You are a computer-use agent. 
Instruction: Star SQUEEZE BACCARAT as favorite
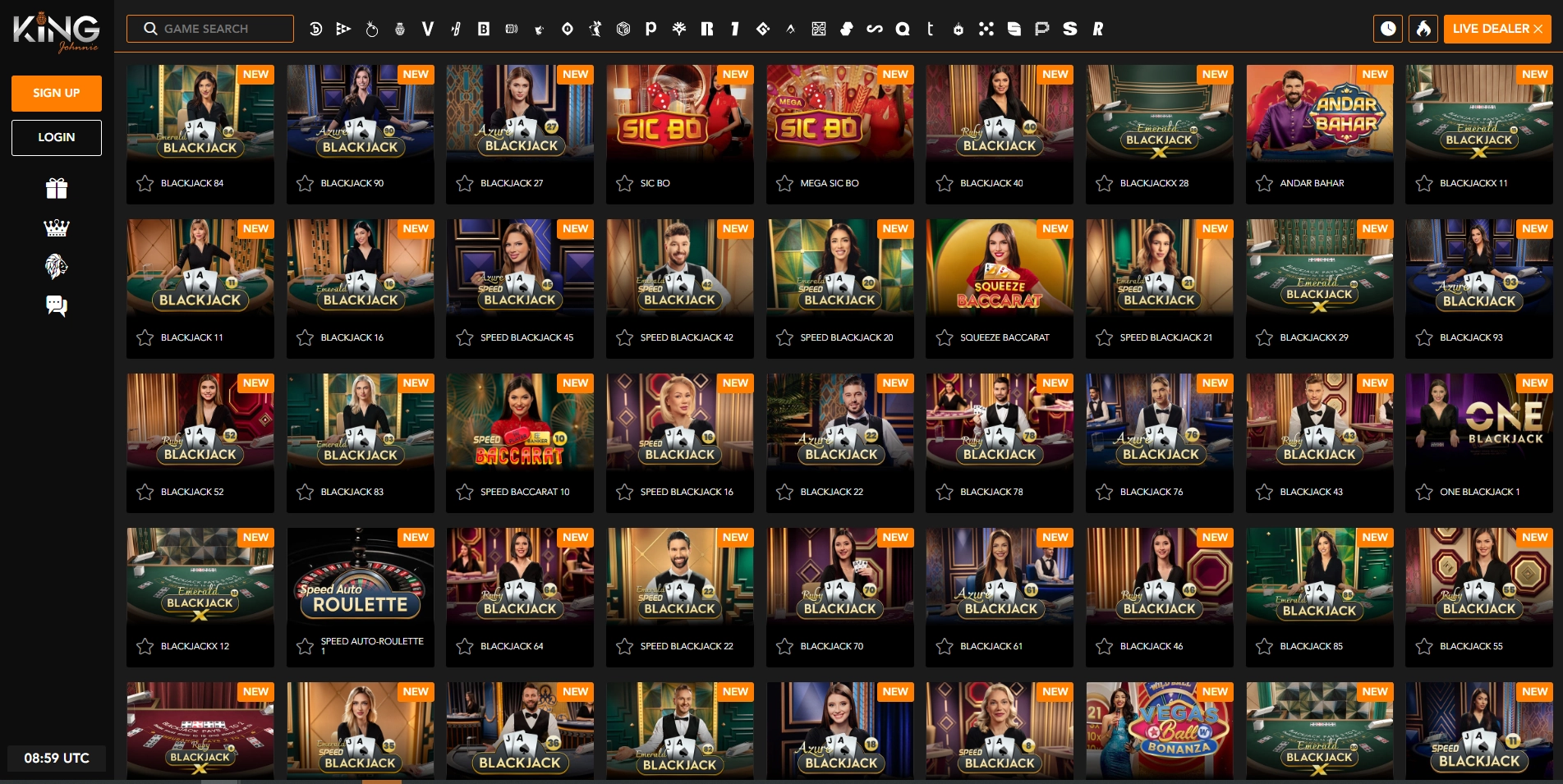[x=944, y=337]
